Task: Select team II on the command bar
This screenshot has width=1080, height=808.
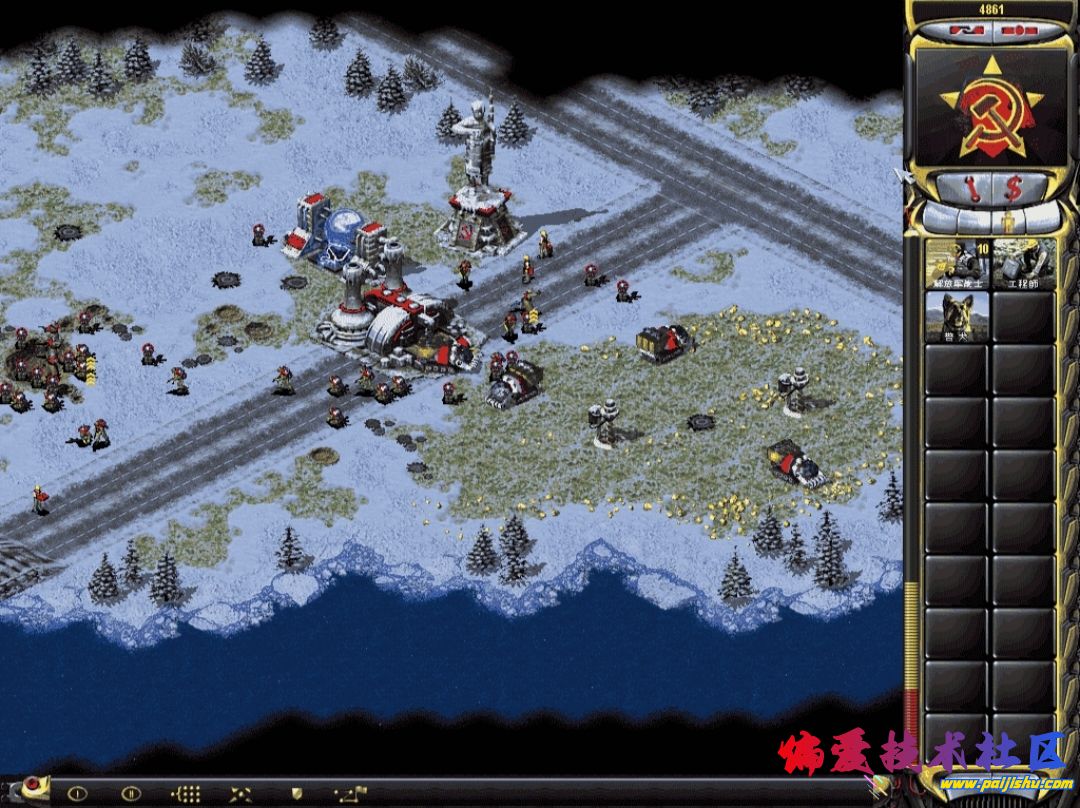Action: point(131,794)
